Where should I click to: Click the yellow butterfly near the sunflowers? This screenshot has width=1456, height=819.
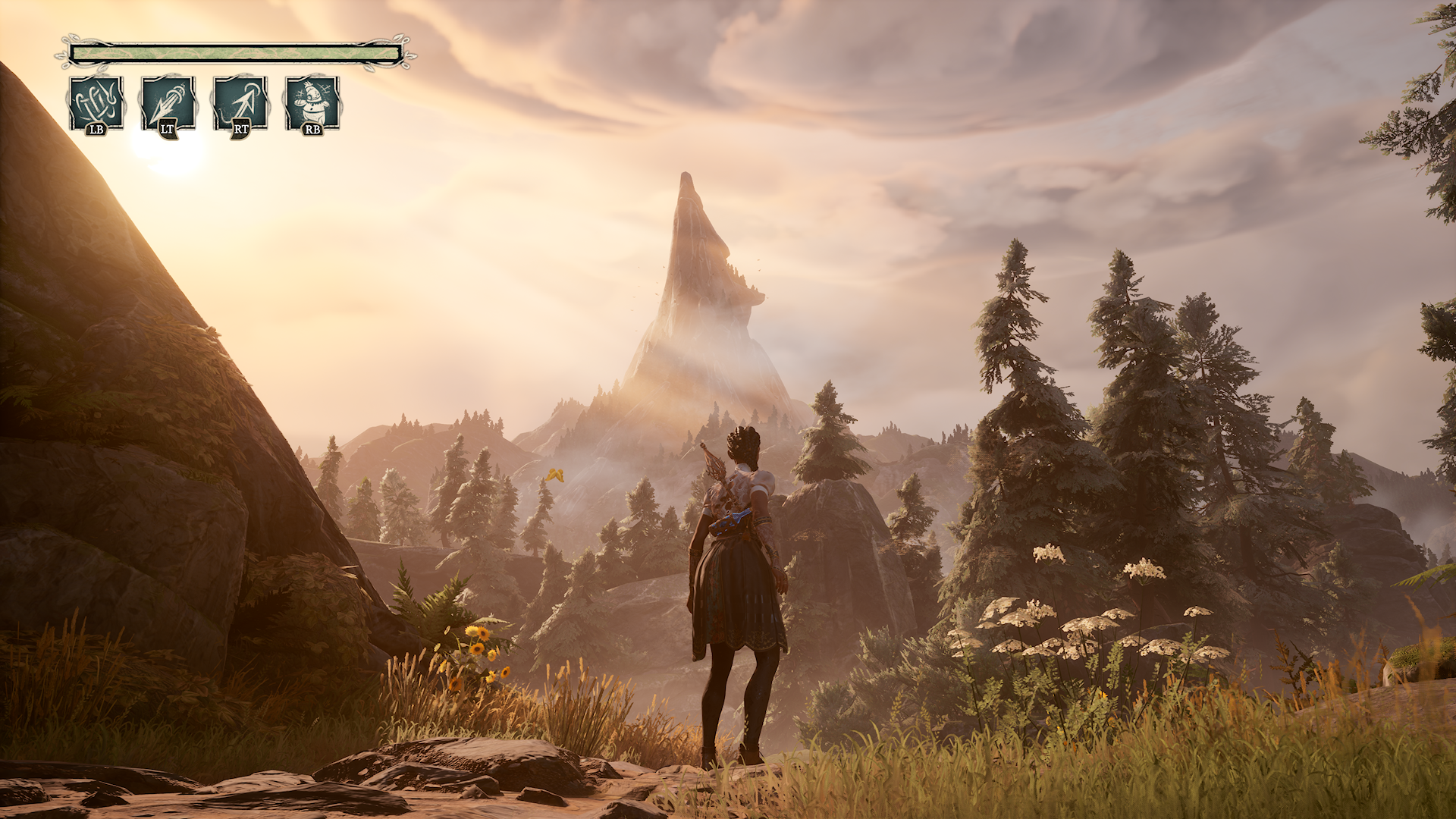coord(554,476)
